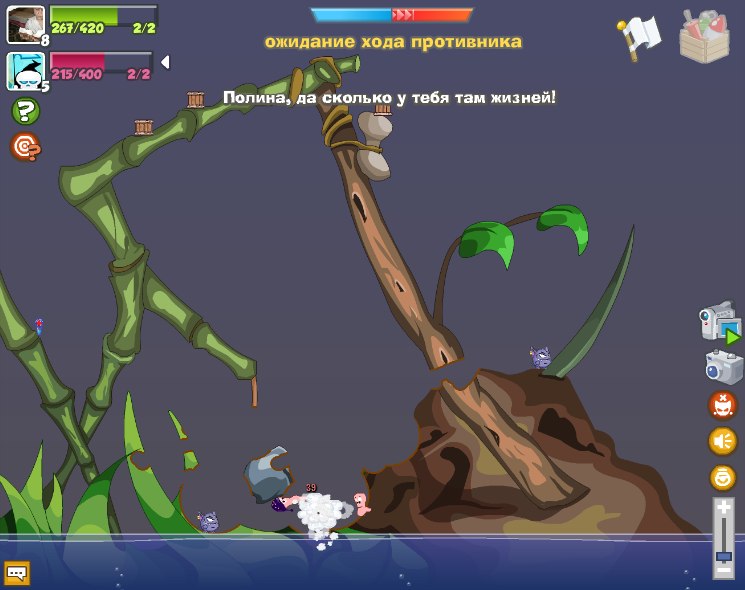
Task: Select the skull pirate flag avatar
Action: point(24,70)
